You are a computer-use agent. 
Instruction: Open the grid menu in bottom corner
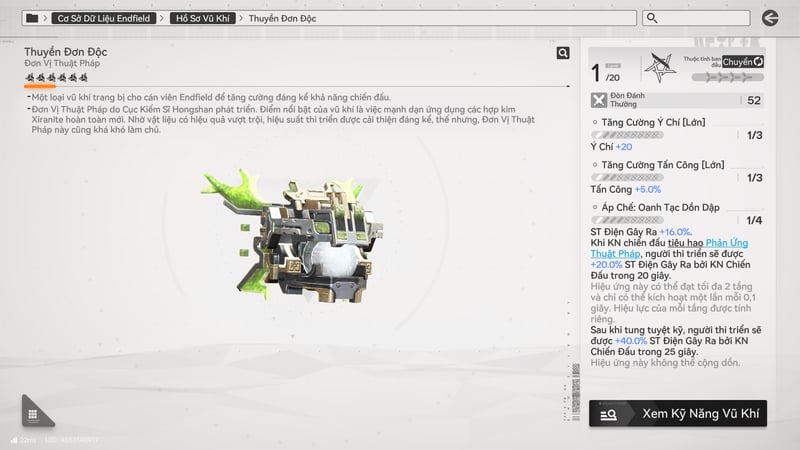(33, 414)
